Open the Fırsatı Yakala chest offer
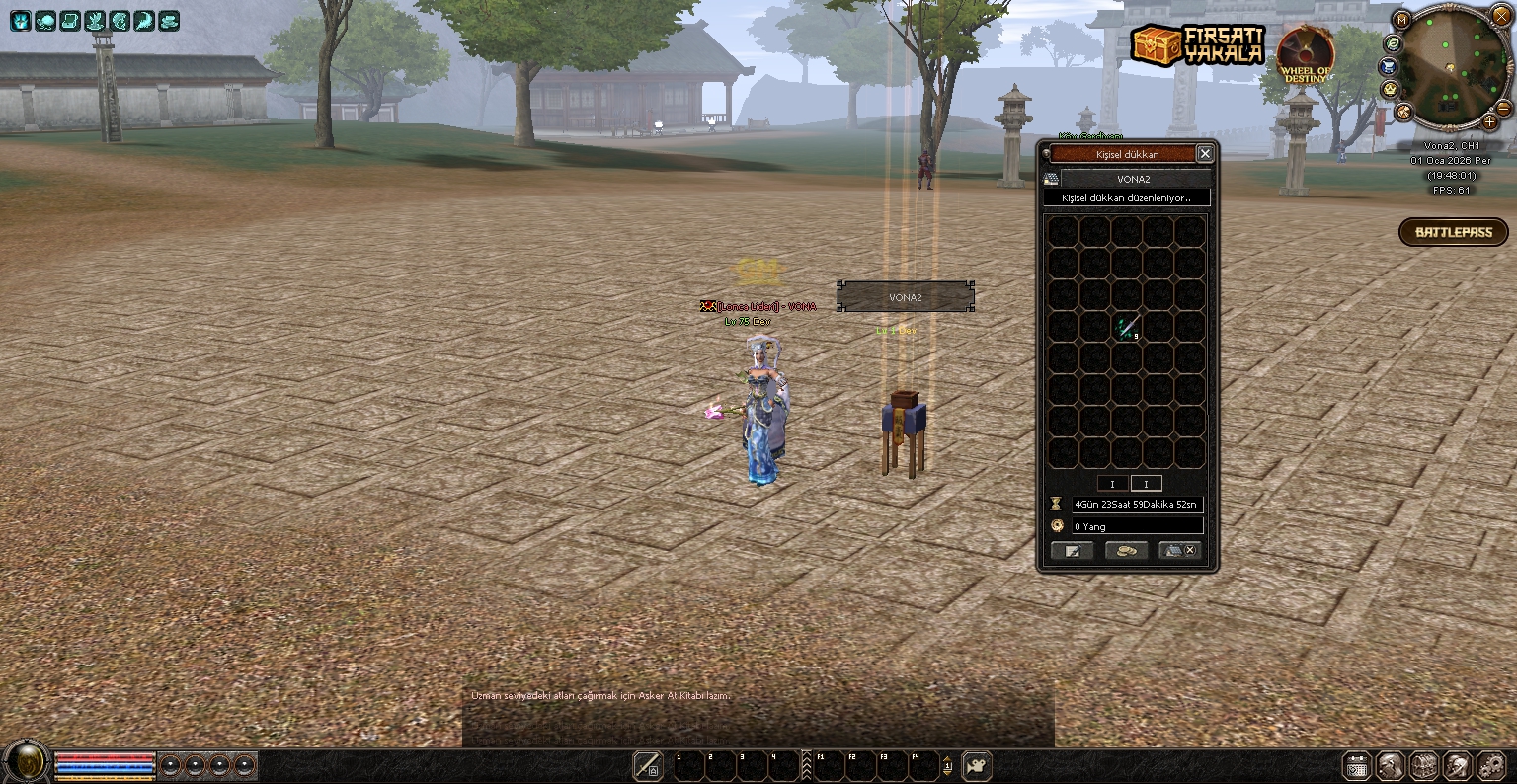 [x=1197, y=45]
